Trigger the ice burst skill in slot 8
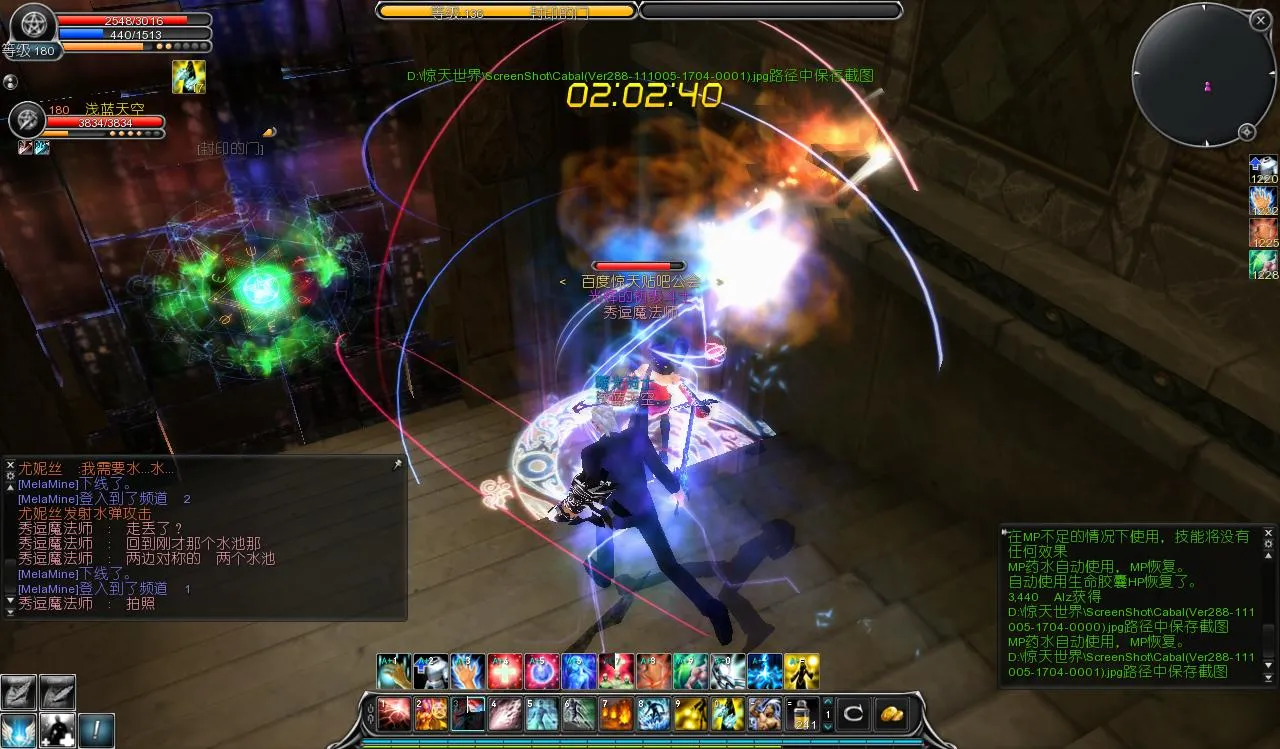This screenshot has height=749, width=1280. point(655,715)
